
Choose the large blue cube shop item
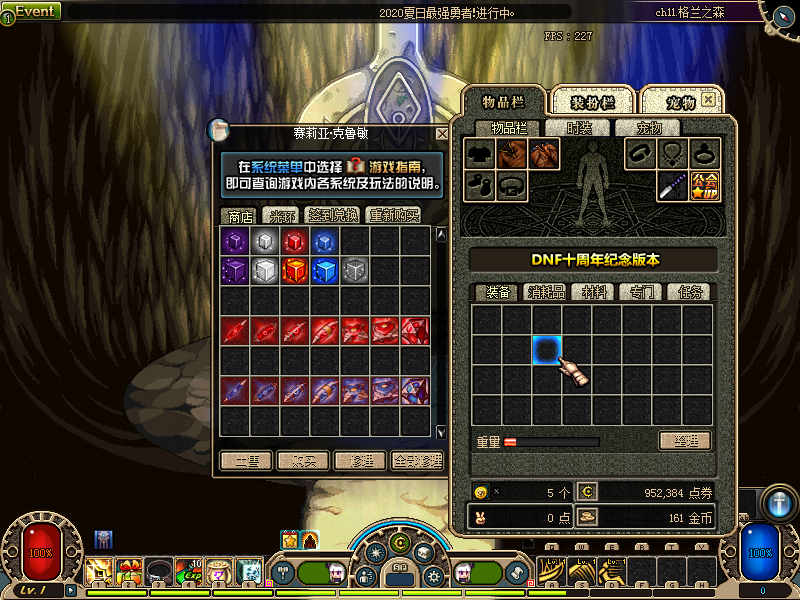[325, 272]
